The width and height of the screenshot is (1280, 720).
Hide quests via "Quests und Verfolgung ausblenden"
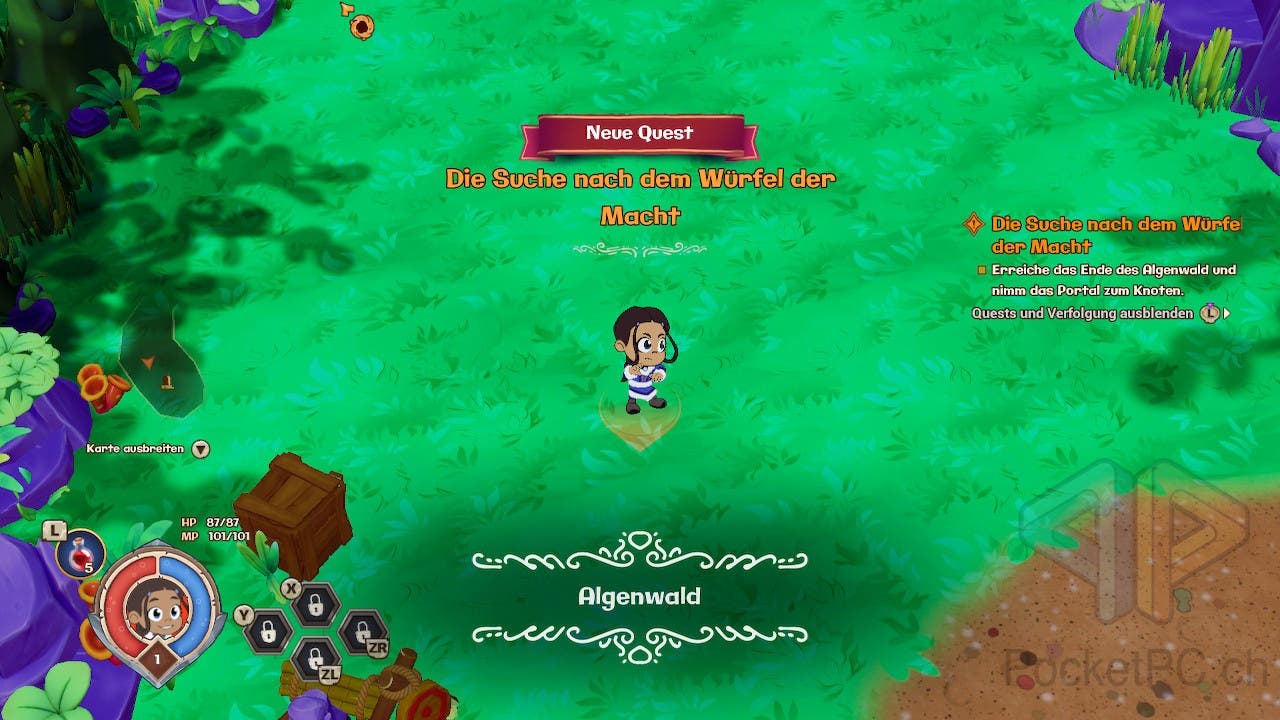(1083, 313)
